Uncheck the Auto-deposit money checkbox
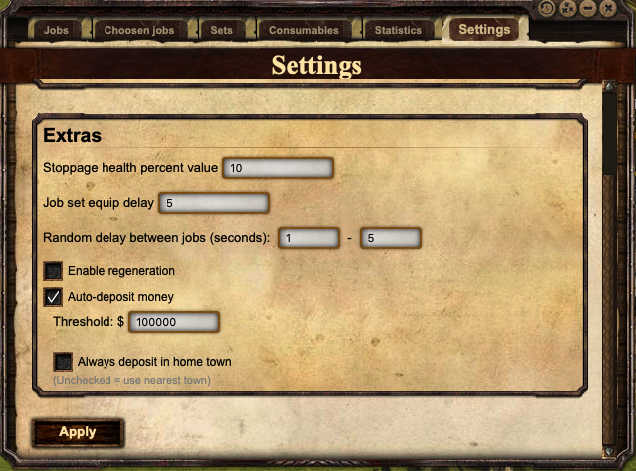 click(54, 297)
